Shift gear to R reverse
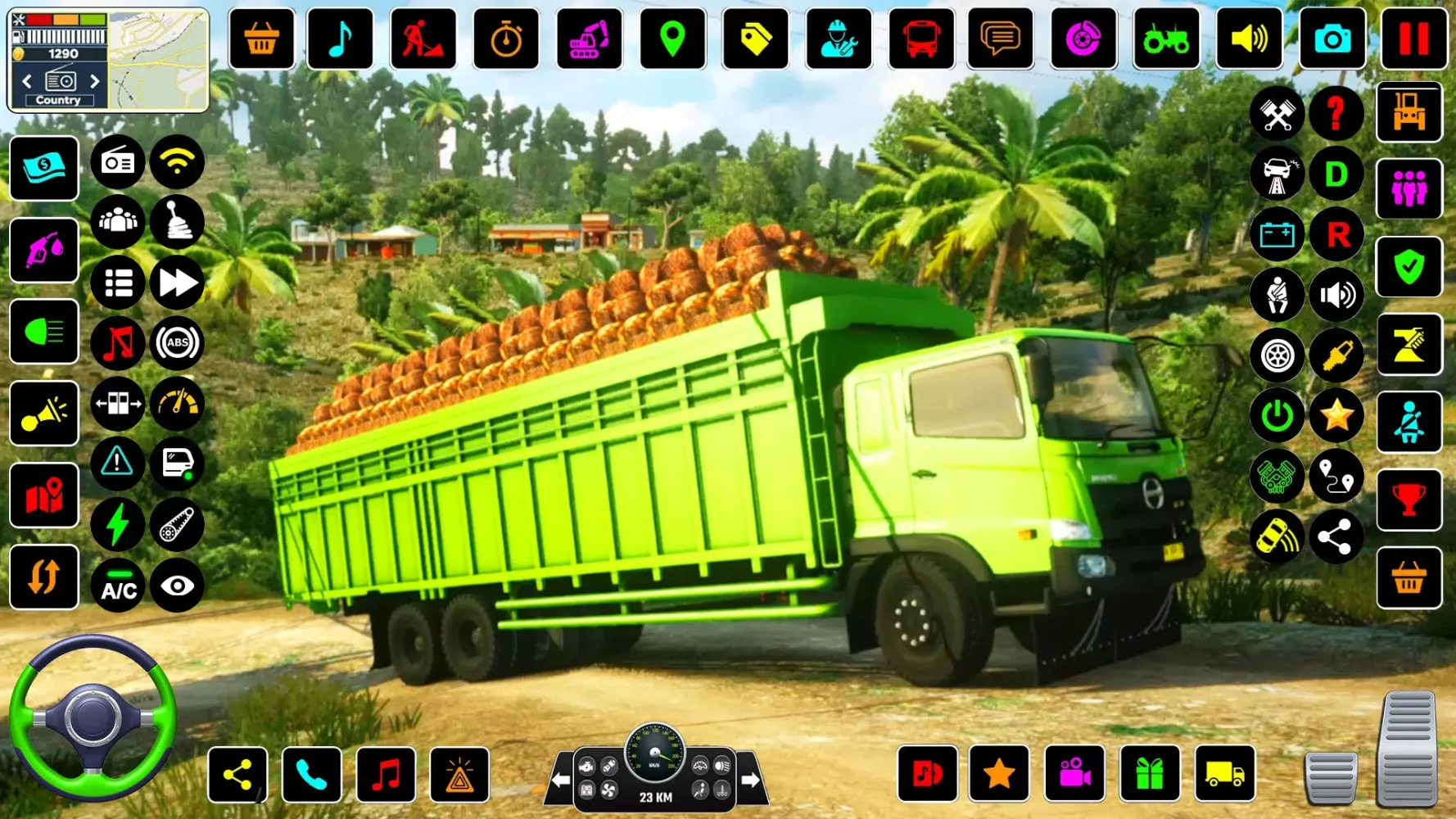This screenshot has height=819, width=1456. click(x=1336, y=235)
